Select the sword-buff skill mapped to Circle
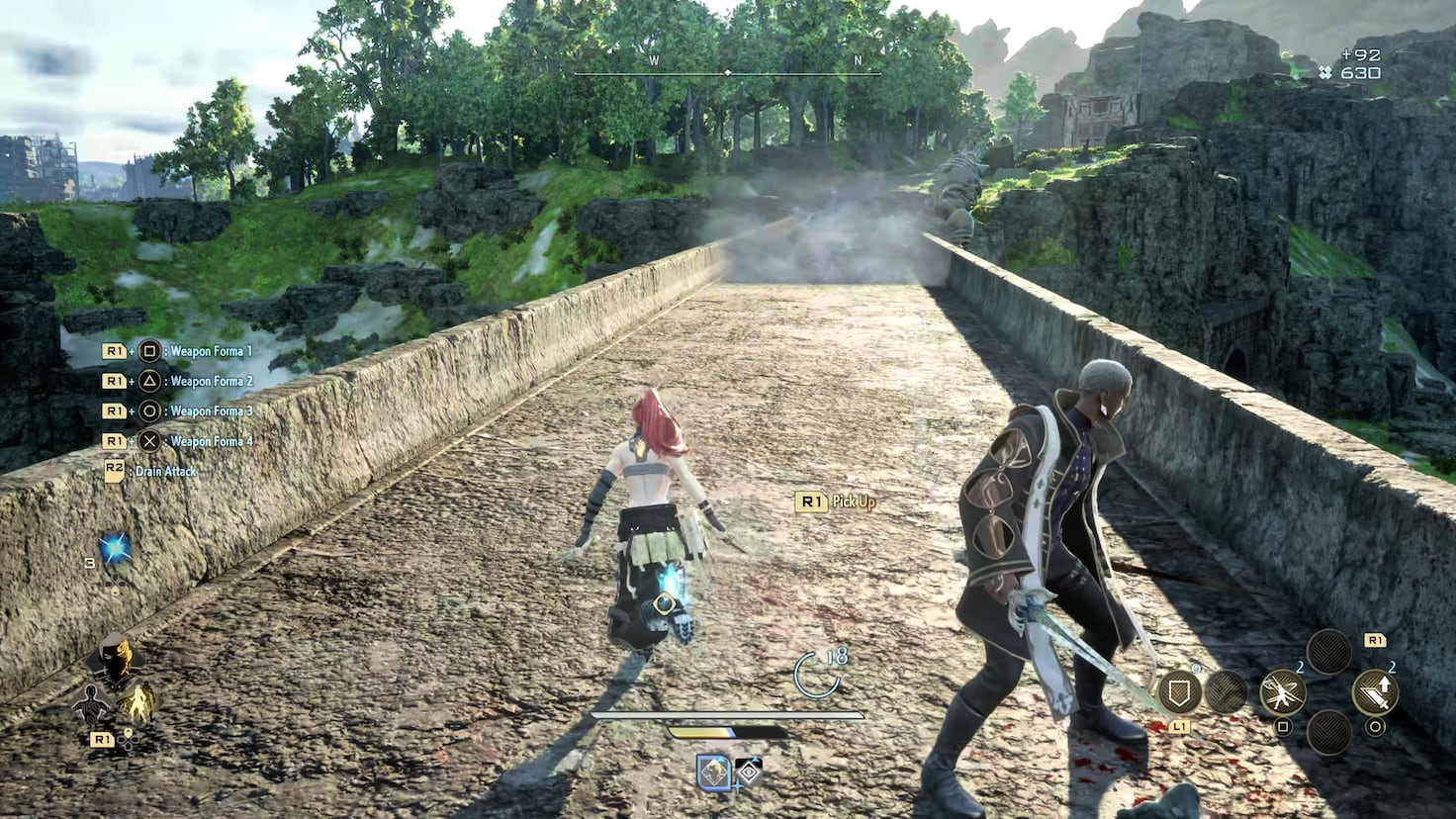The height and width of the screenshot is (819, 1456). click(x=1377, y=690)
